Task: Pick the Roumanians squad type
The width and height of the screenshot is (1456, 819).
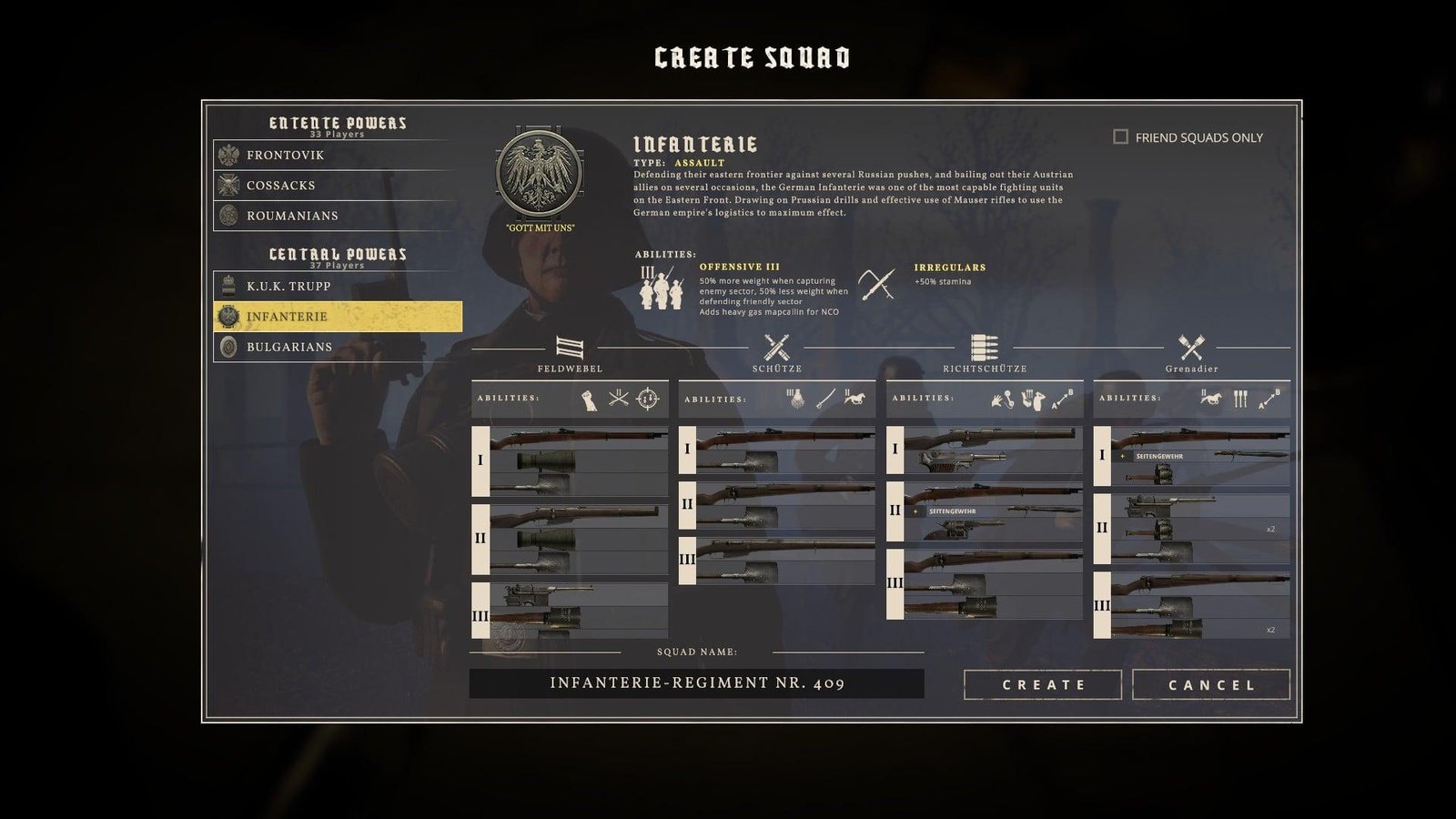Action: pyautogui.click(x=337, y=216)
